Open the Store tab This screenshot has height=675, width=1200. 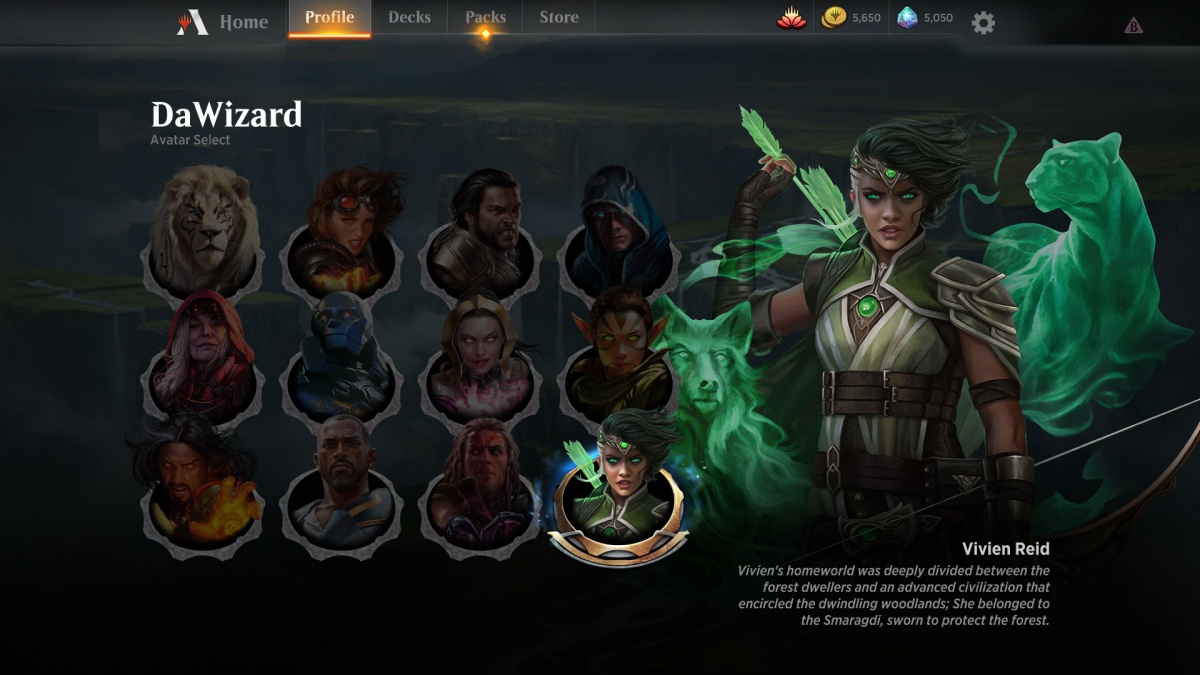(x=559, y=18)
